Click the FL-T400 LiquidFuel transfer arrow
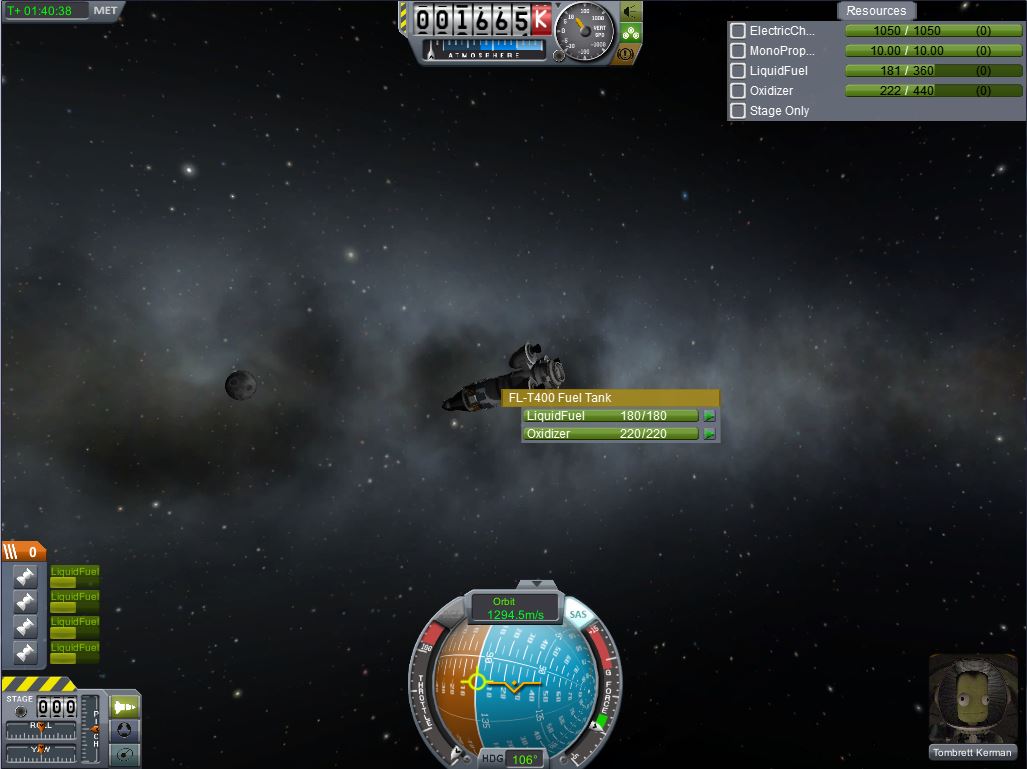This screenshot has width=1027, height=769. [x=710, y=416]
